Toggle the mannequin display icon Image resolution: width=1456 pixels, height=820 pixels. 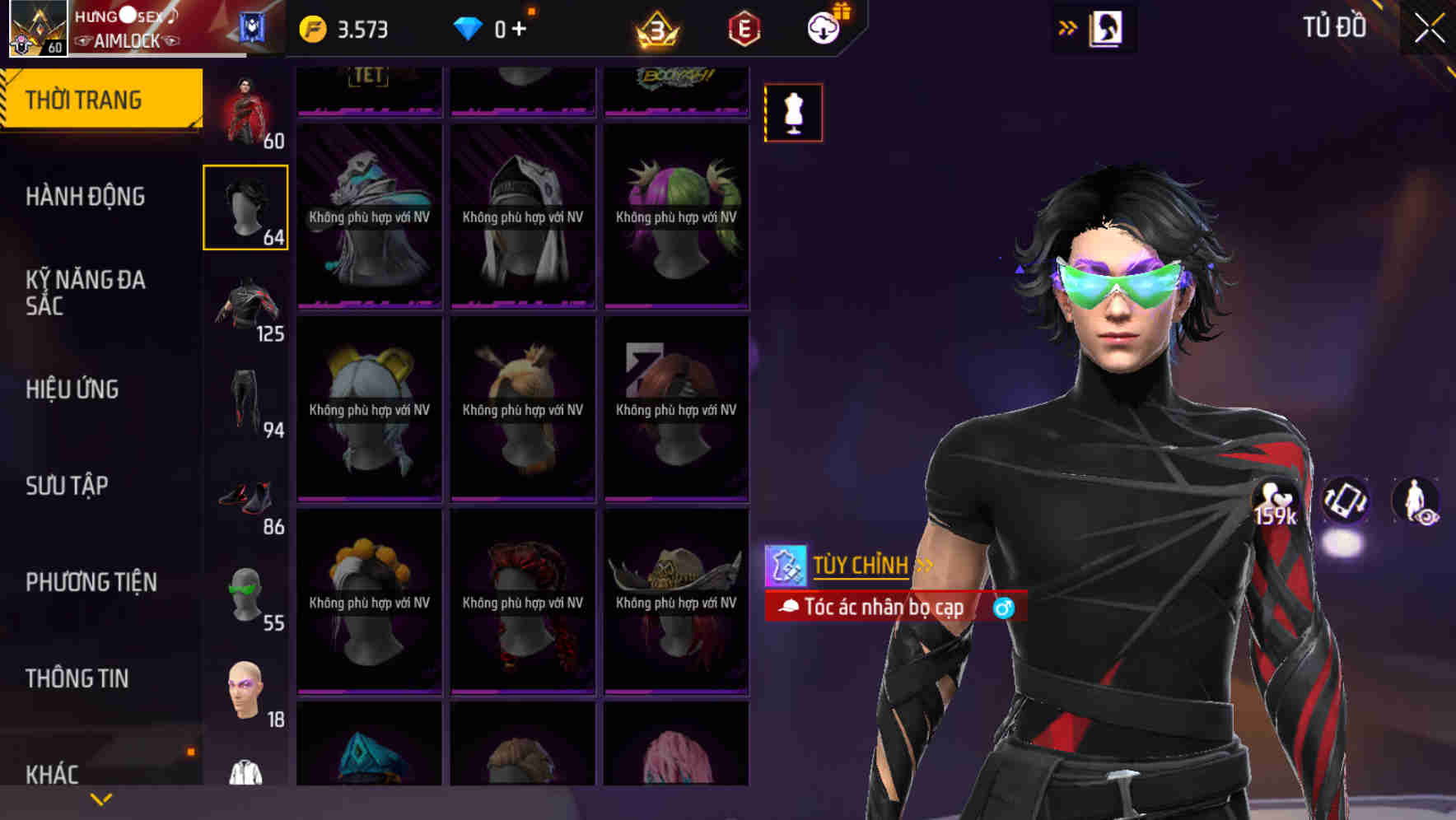(793, 113)
